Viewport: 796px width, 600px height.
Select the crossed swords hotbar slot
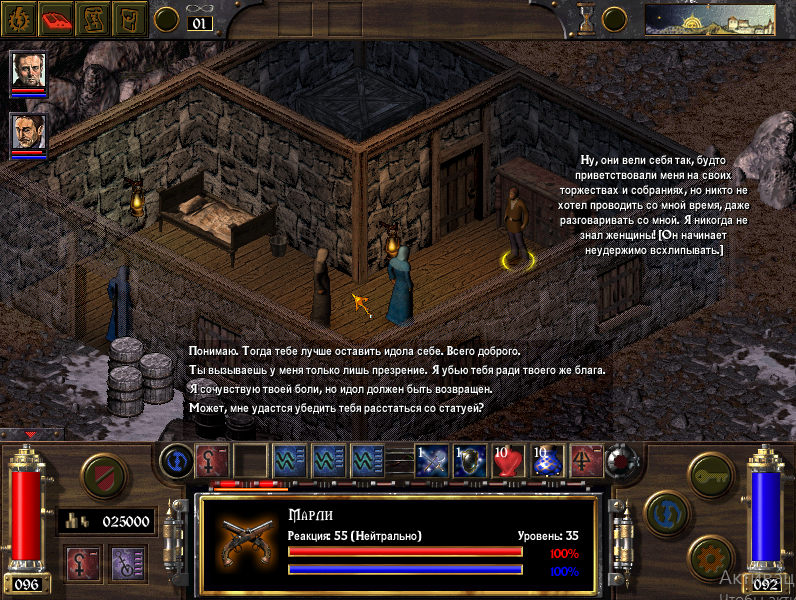(x=431, y=460)
